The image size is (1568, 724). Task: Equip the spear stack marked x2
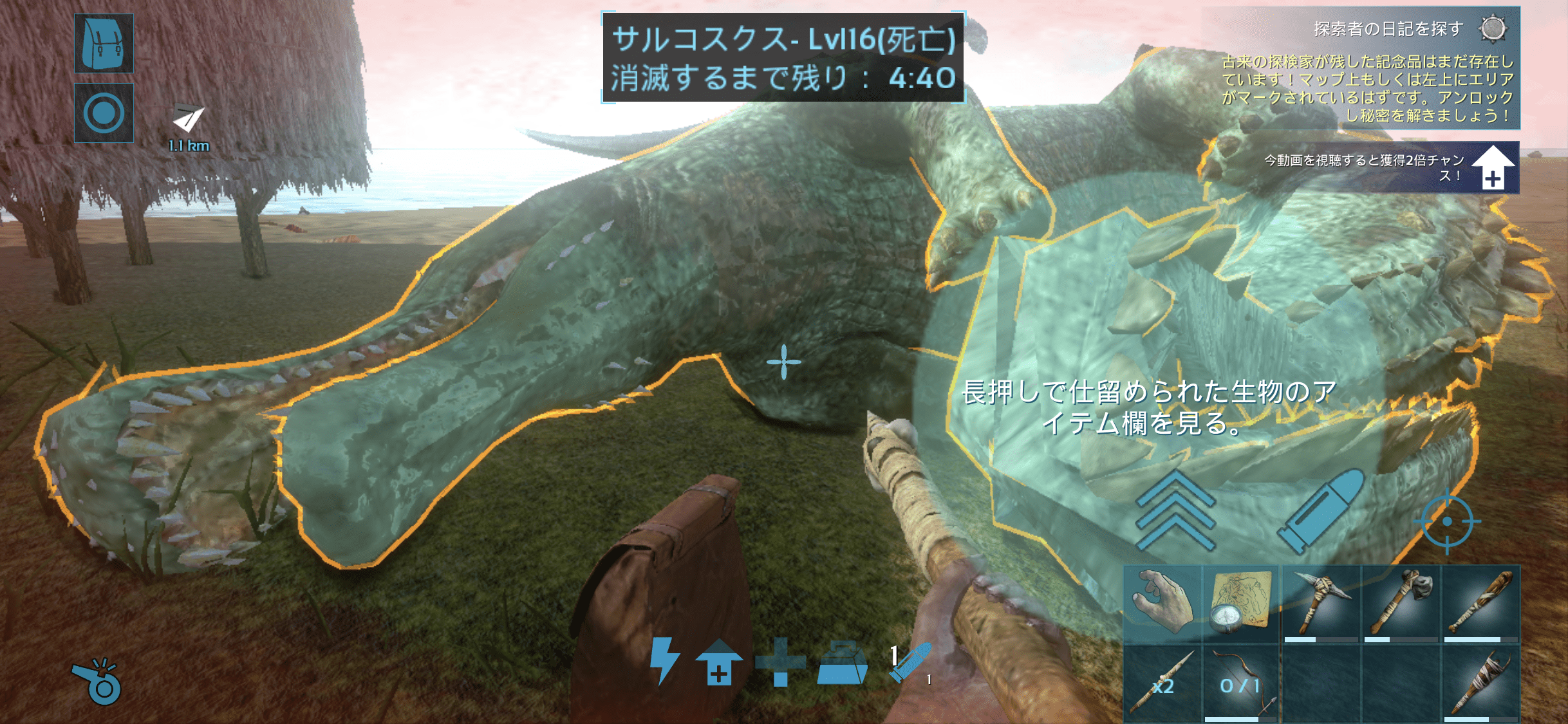click(1162, 683)
